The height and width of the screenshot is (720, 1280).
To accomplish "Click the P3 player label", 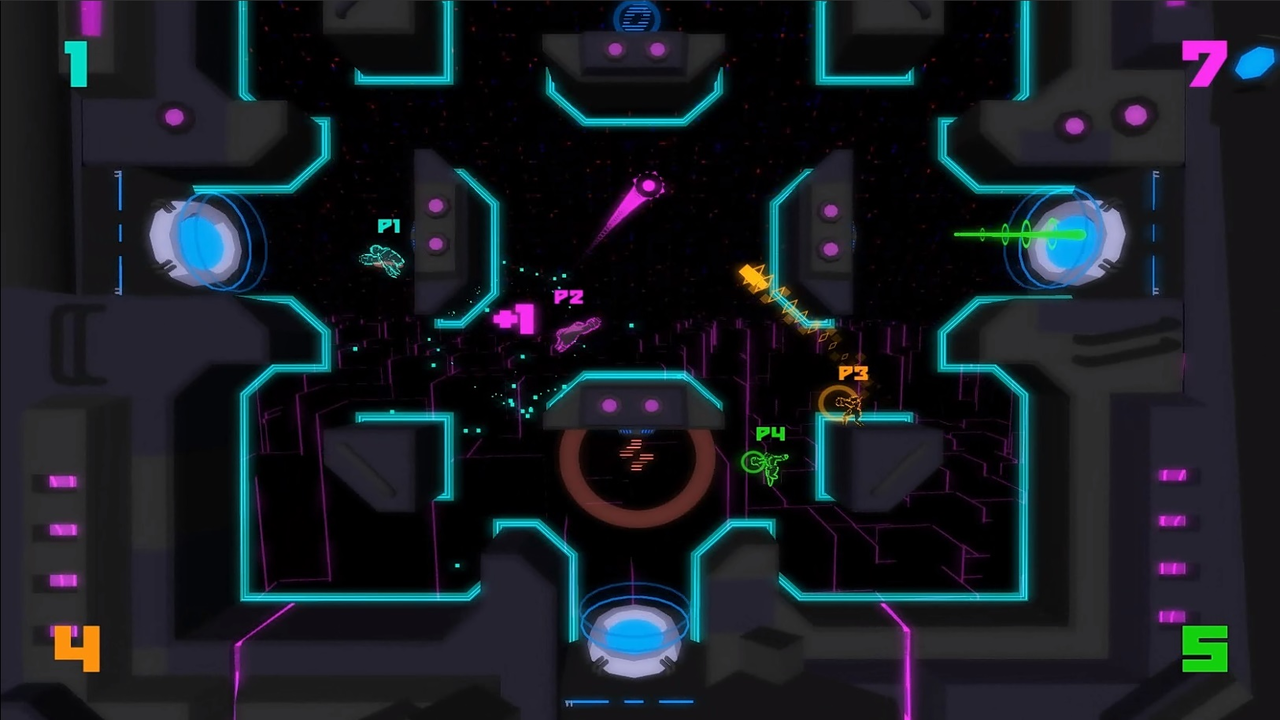I will (x=855, y=373).
